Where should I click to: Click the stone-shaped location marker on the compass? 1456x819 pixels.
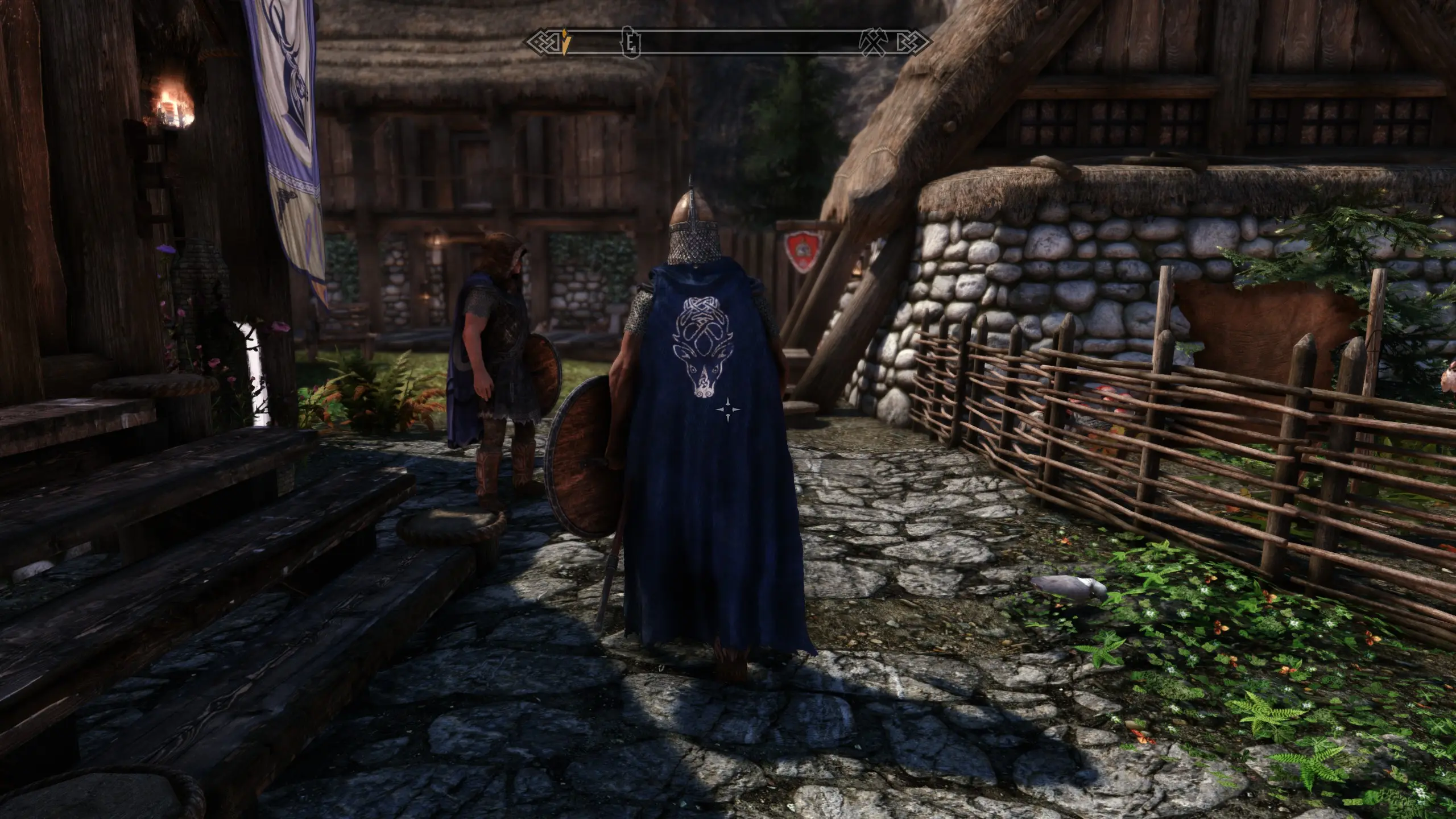click(630, 41)
